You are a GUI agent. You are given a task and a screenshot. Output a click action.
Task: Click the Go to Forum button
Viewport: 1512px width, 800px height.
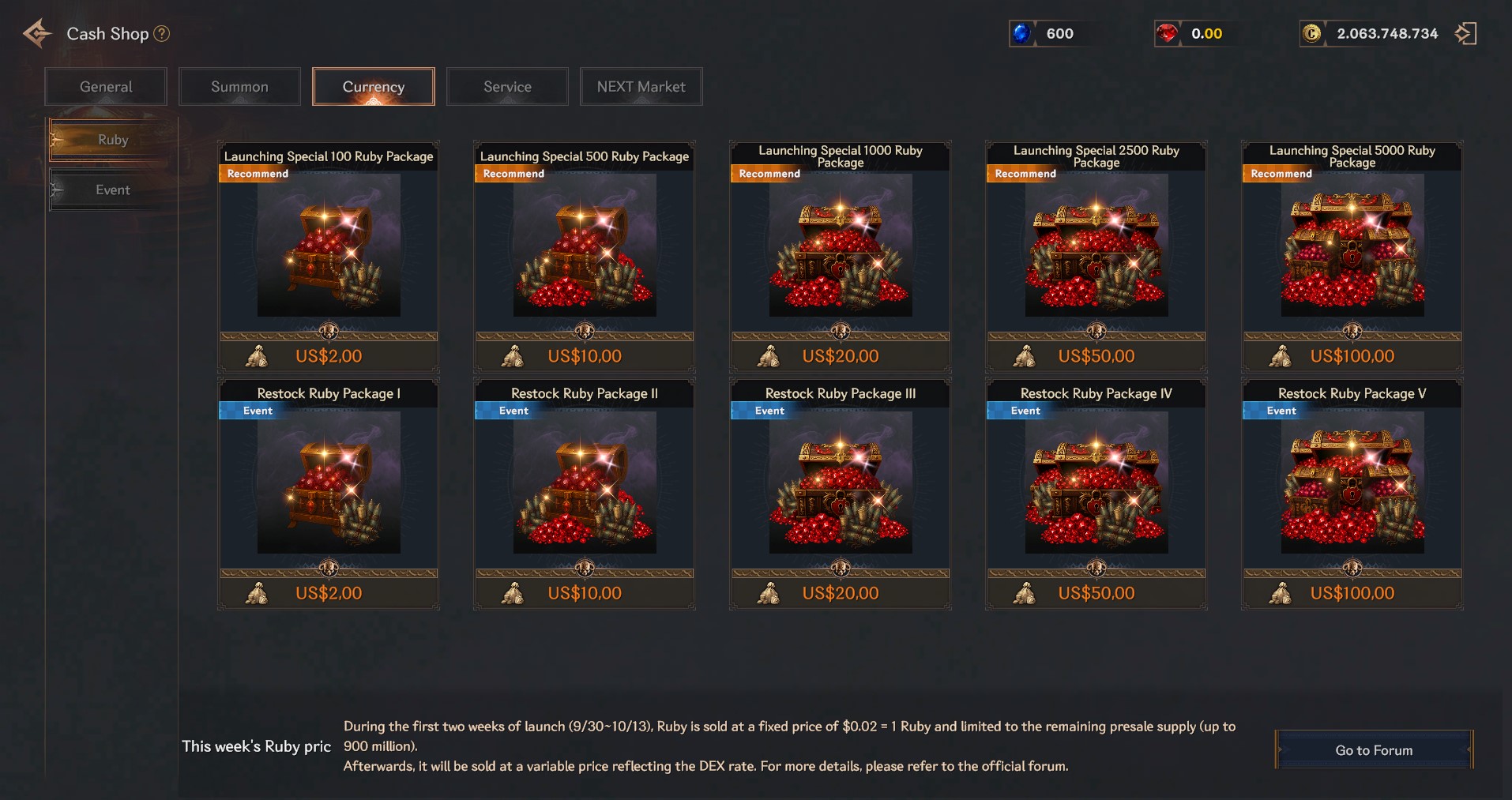pos(1374,750)
